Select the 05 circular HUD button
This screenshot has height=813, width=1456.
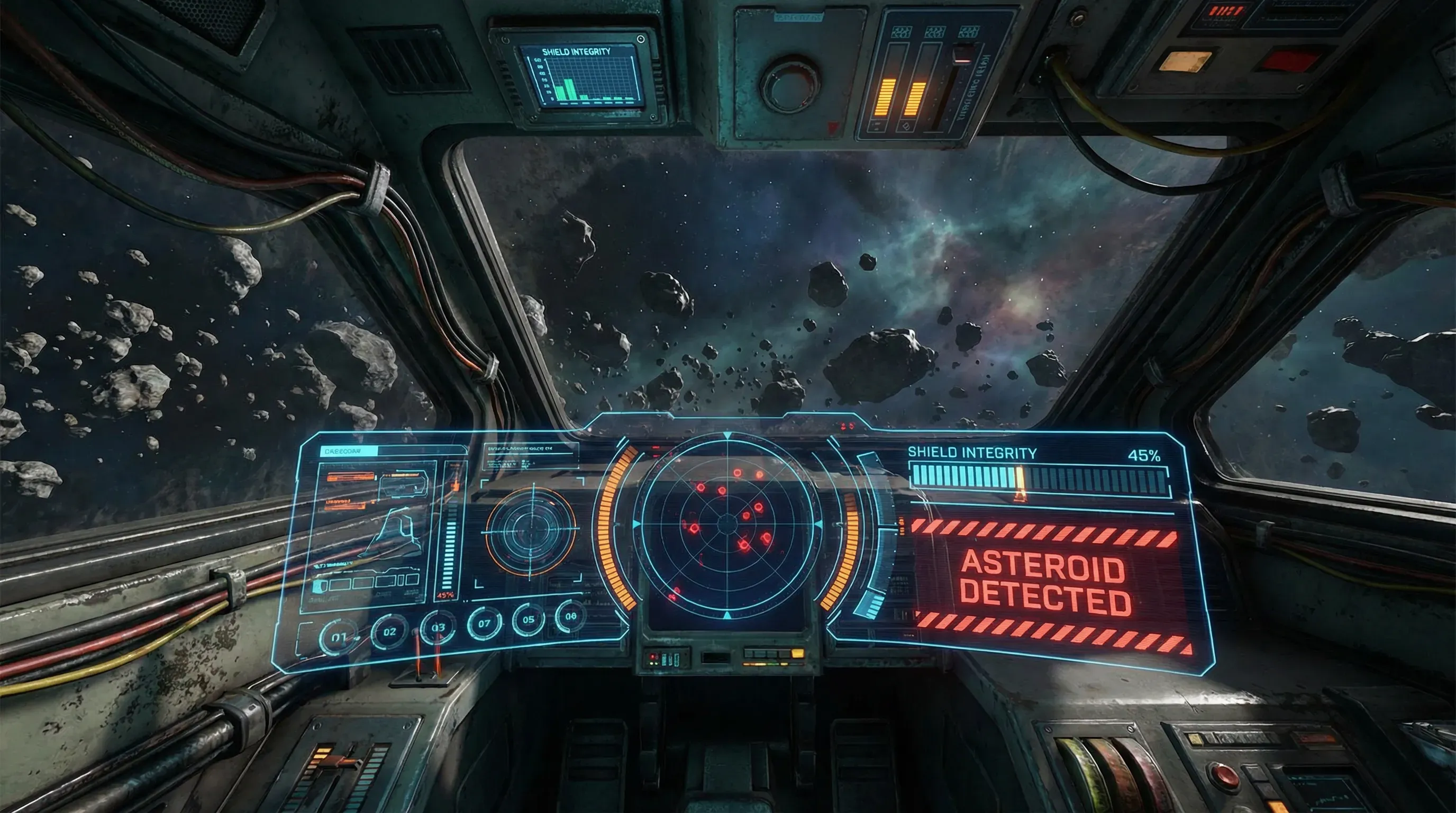(x=528, y=619)
